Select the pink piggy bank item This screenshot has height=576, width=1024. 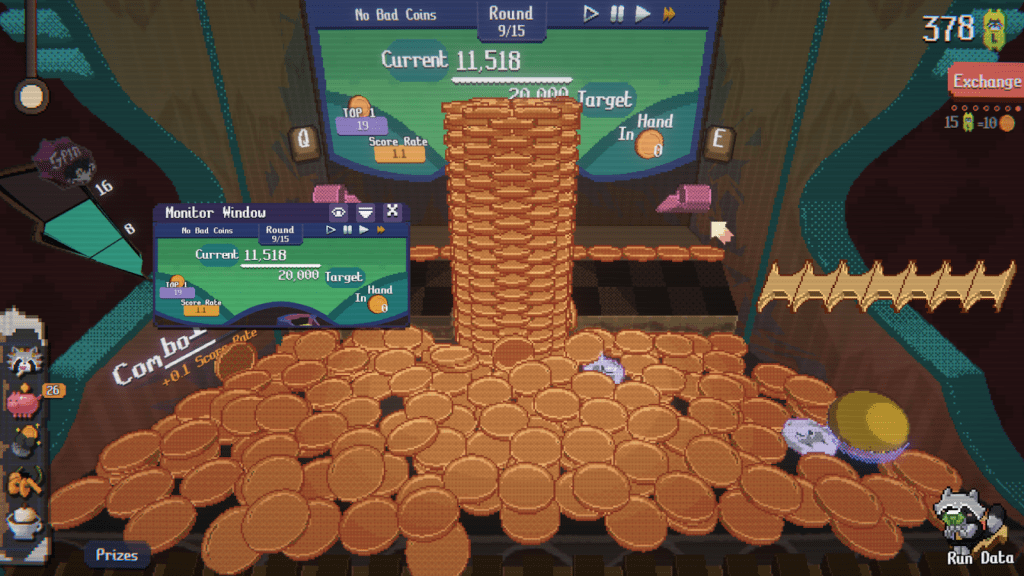click(22, 400)
